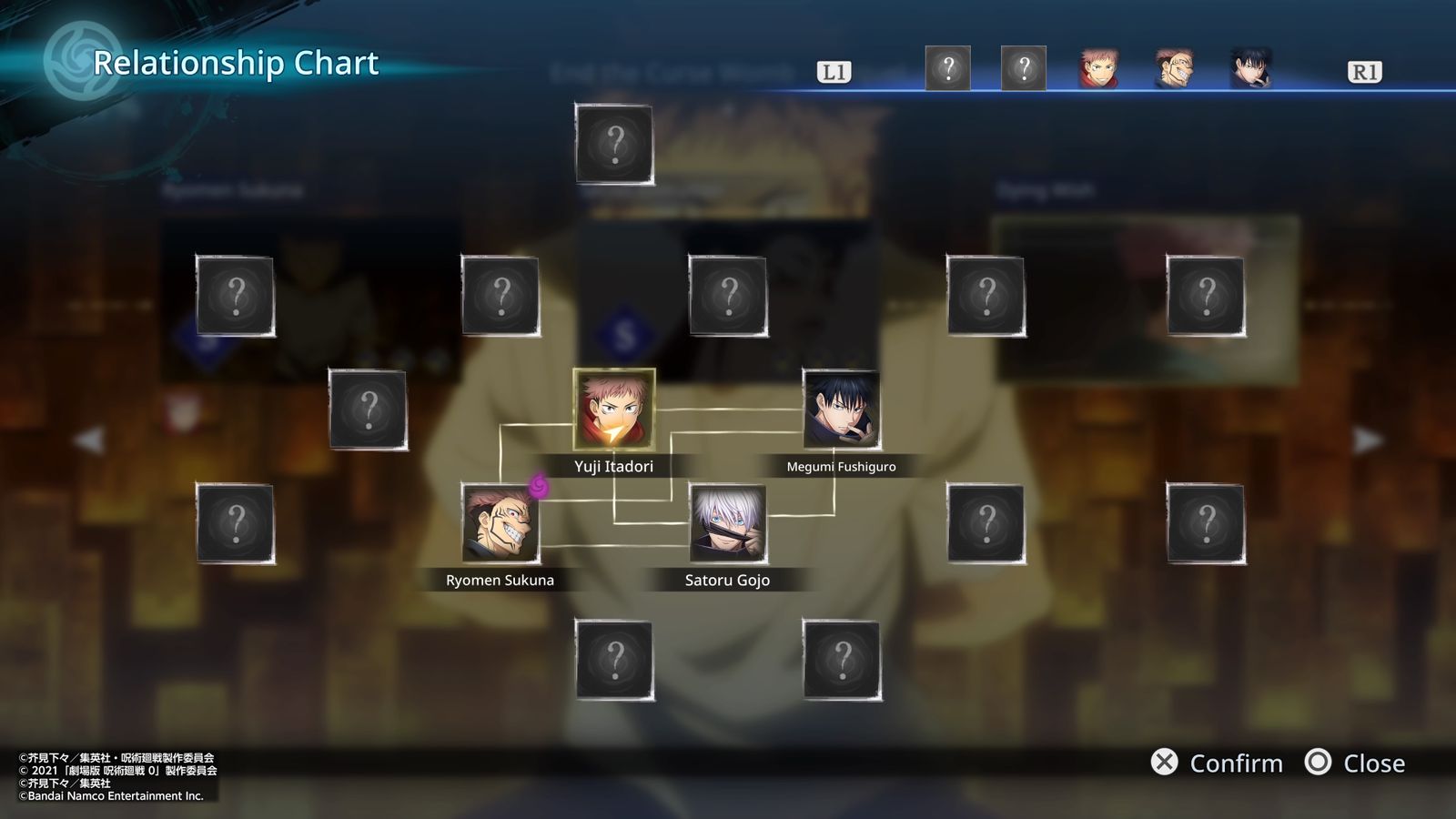Screen dimensions: 1456x819
Task: Go to the next page with right arrow
Action: click(x=1367, y=440)
